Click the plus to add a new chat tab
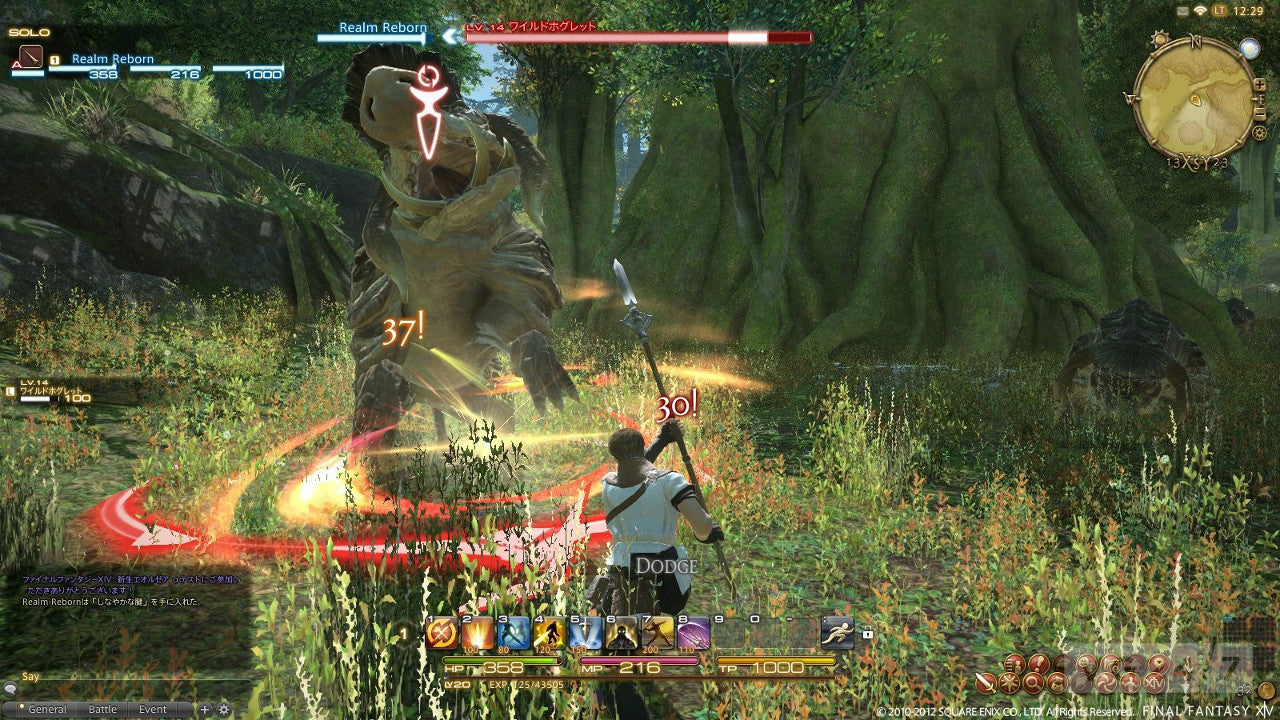This screenshot has width=1280, height=720. pyautogui.click(x=205, y=709)
